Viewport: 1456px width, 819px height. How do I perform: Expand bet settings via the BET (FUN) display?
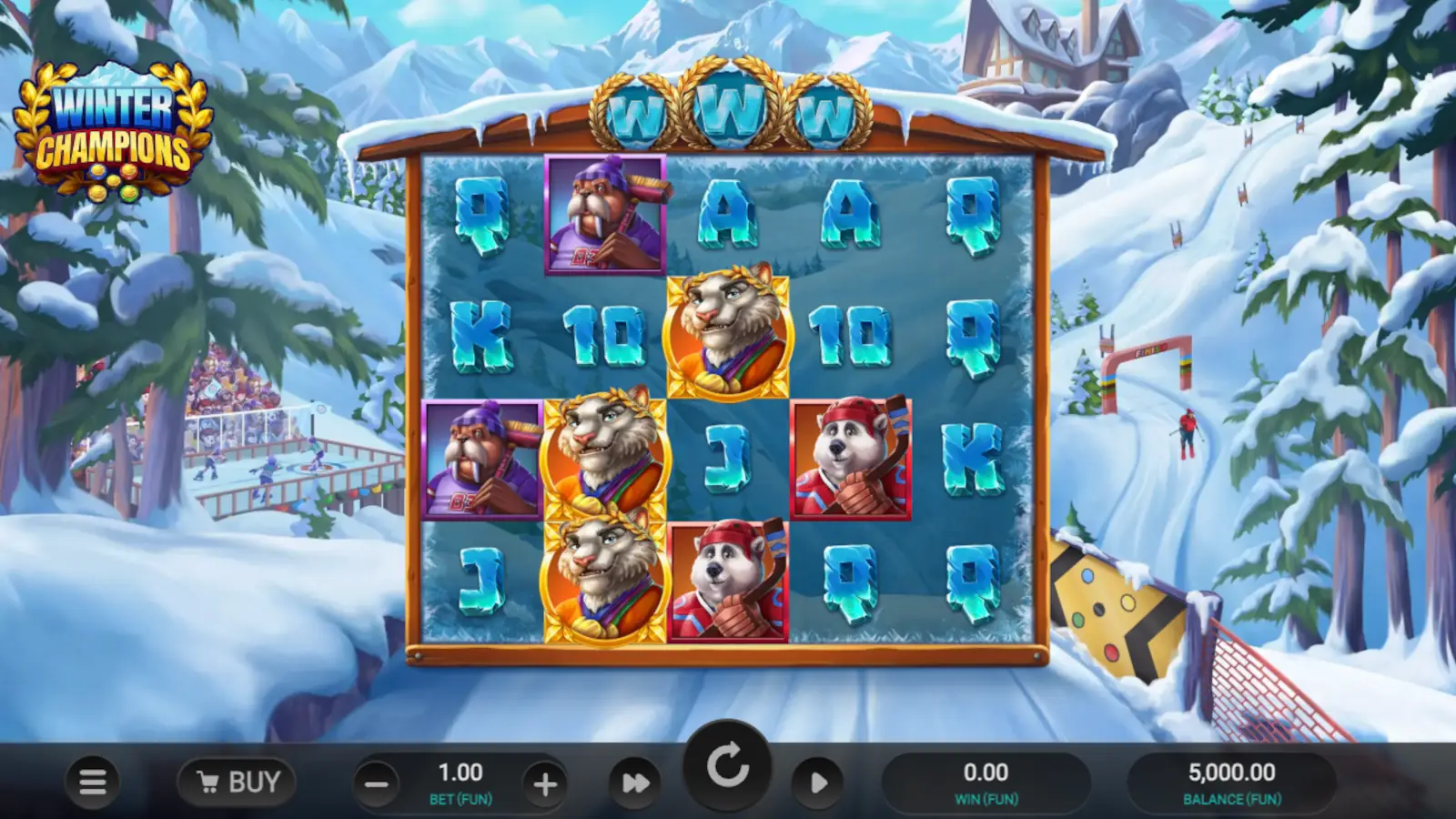(x=461, y=781)
